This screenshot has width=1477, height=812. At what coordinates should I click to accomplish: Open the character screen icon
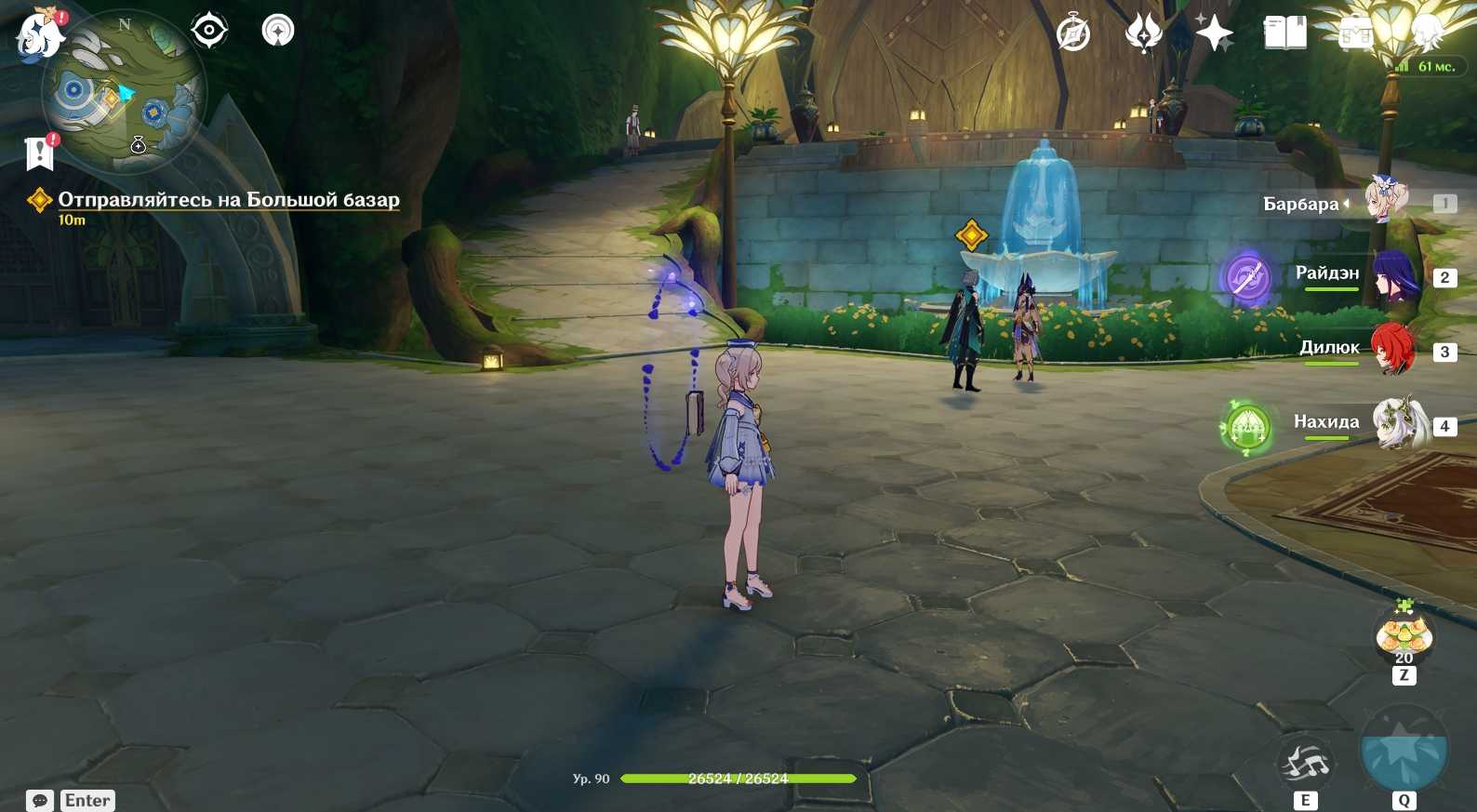click(x=1426, y=34)
